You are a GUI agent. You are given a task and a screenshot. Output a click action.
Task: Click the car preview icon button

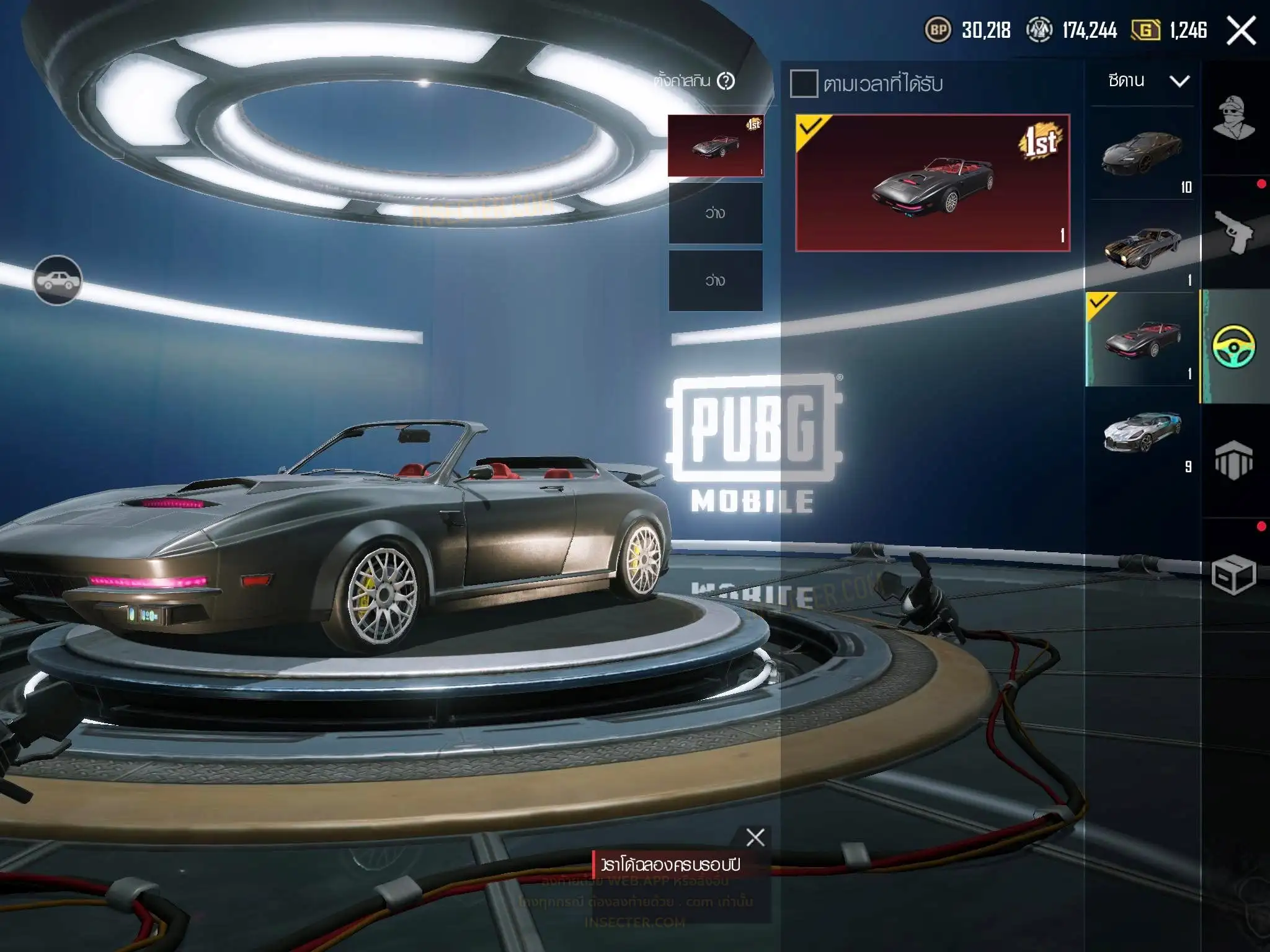(57, 281)
